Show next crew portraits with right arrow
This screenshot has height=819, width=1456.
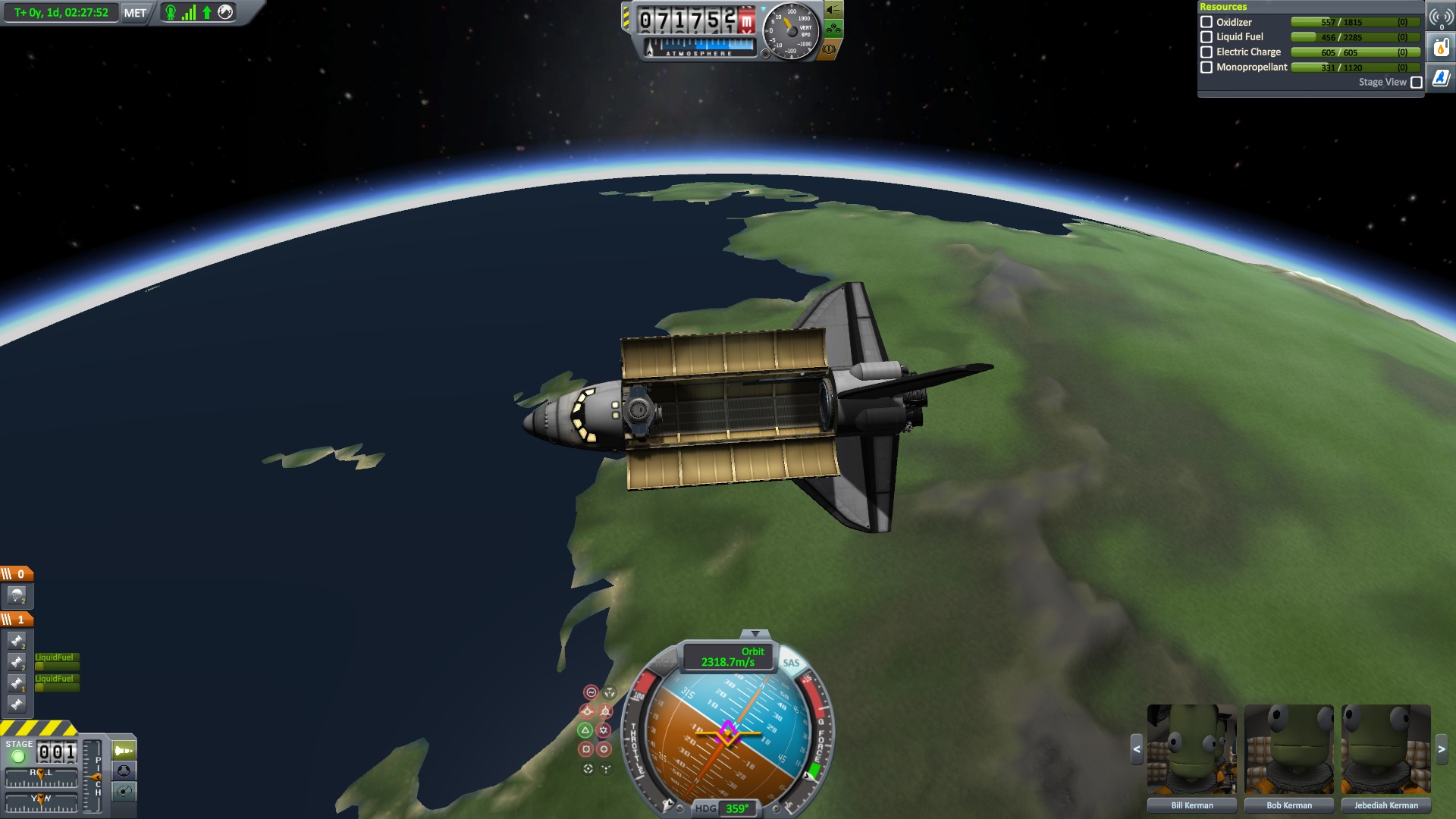1442,749
